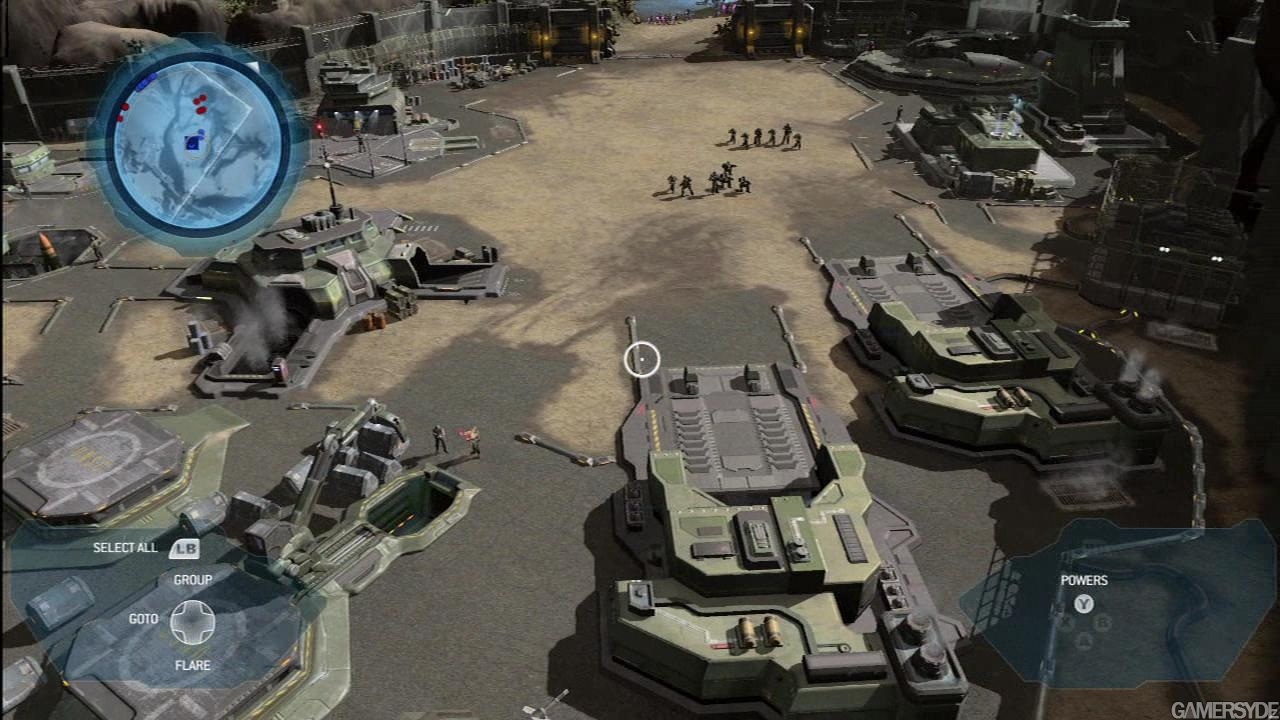Select the blue base marker on the minimap
Image resolution: width=1280 pixels, height=720 pixels.
(192, 144)
